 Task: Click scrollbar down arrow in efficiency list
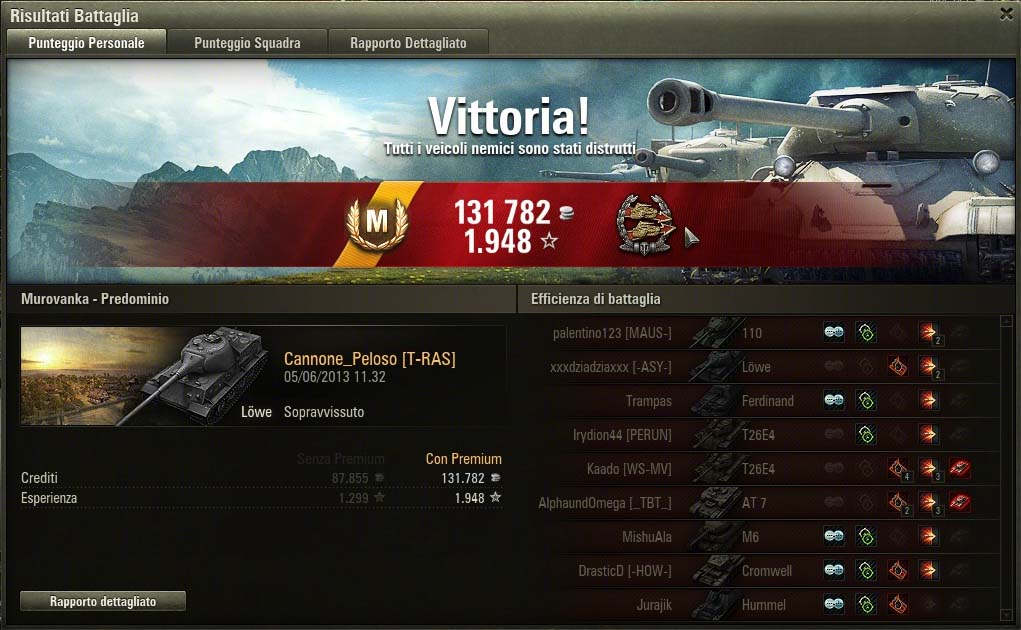[x=1006, y=612]
